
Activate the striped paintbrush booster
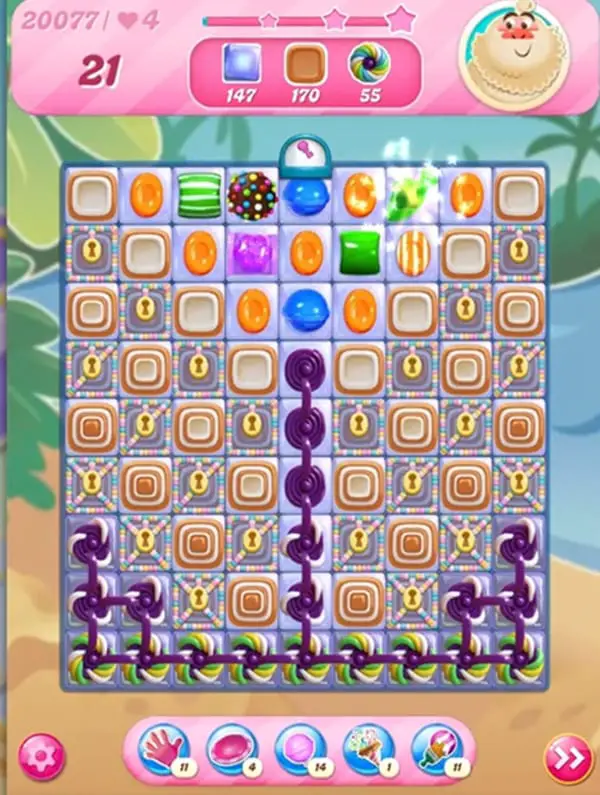(x=435, y=749)
